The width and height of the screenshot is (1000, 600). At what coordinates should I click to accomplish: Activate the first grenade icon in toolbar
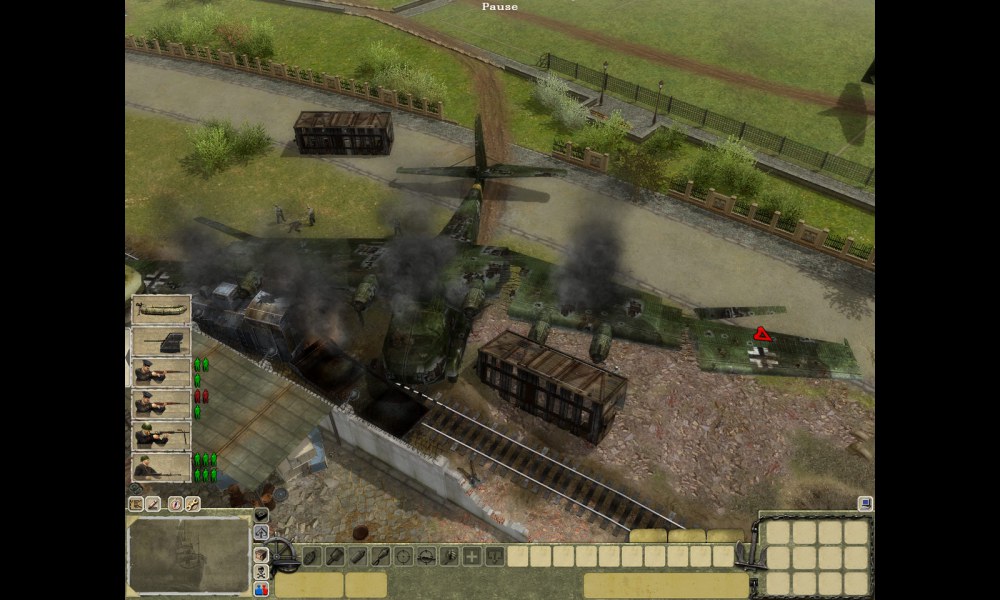[312, 556]
